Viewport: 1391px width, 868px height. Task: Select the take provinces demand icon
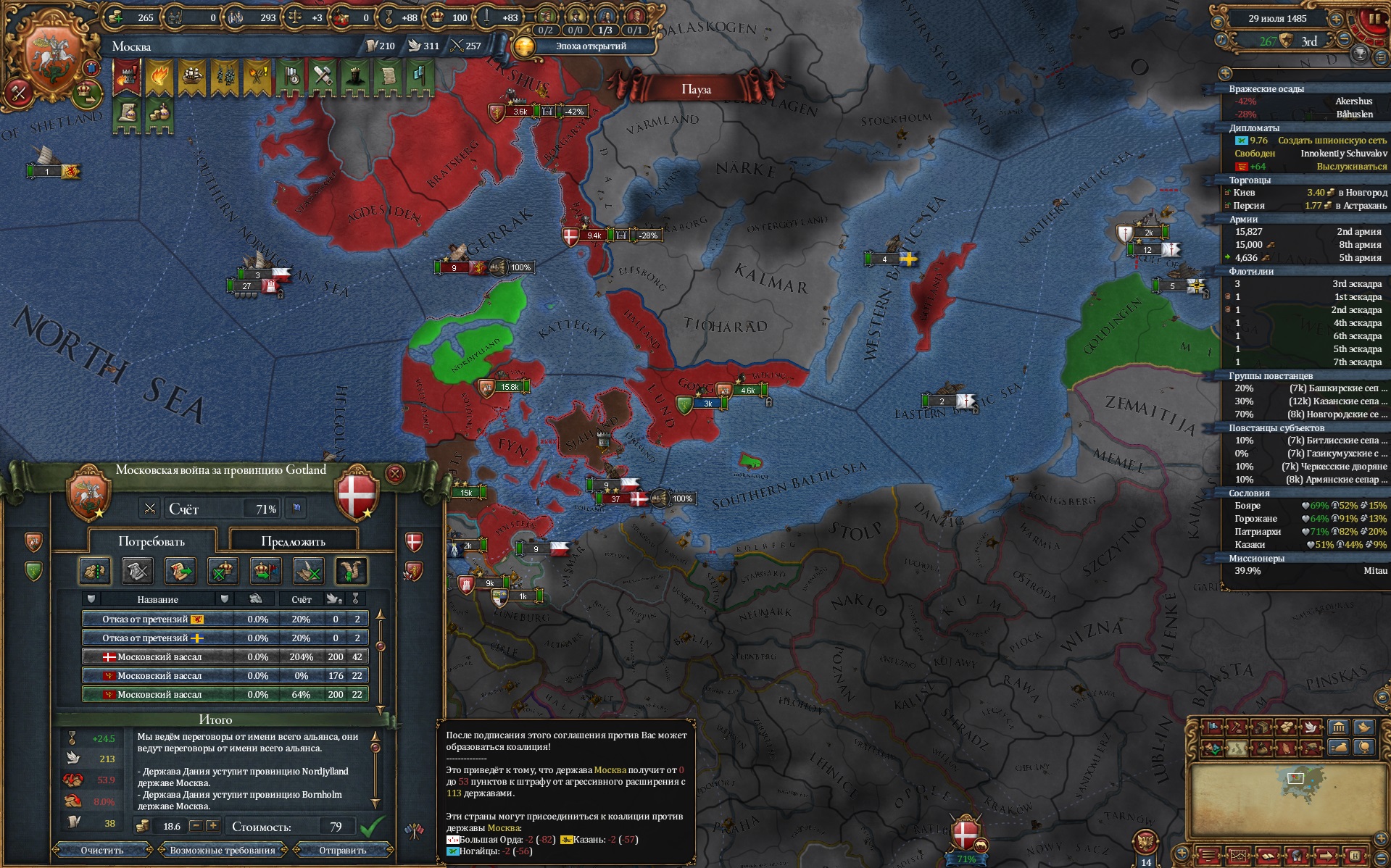[x=94, y=572]
